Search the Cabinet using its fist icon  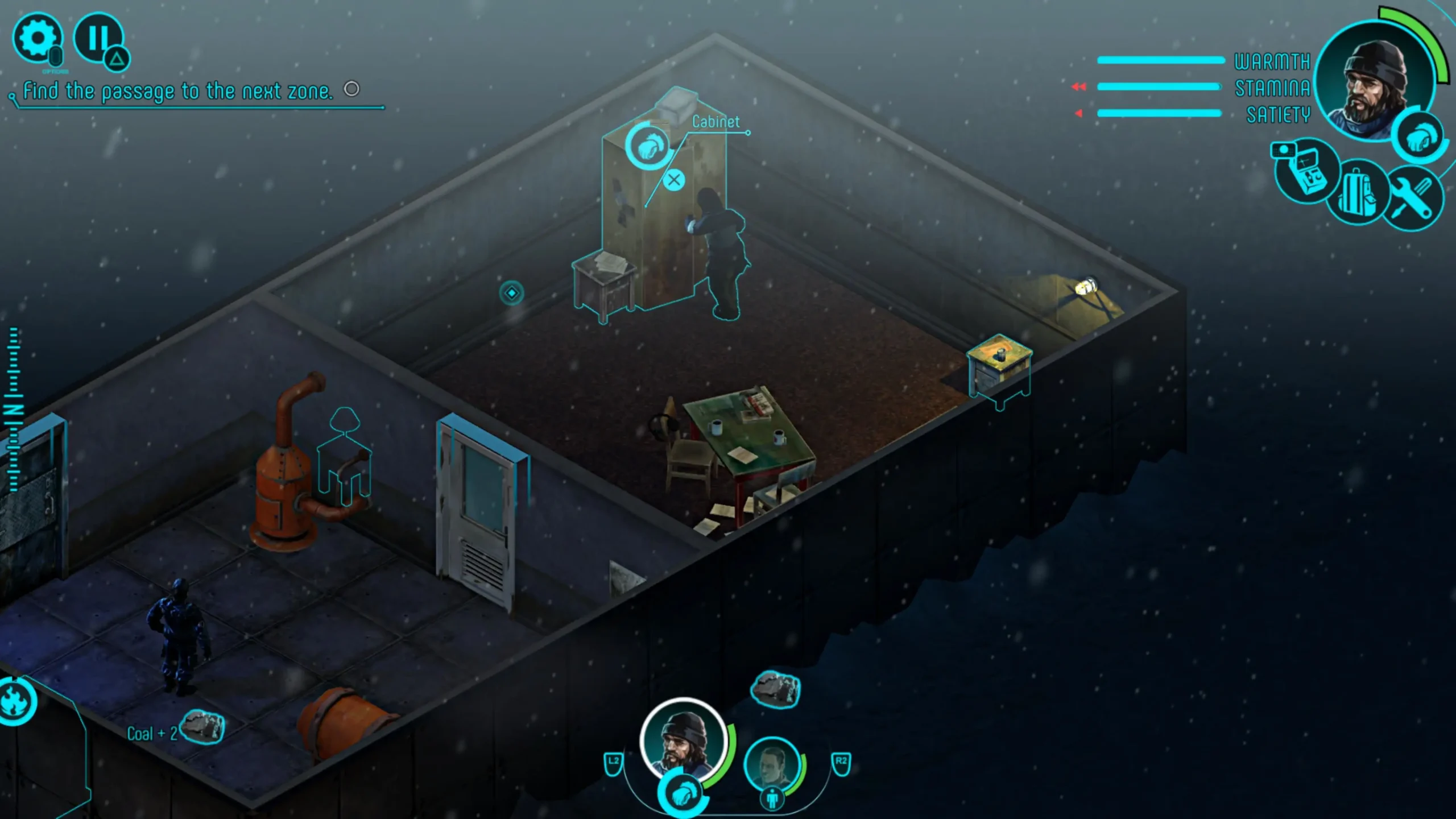650,146
